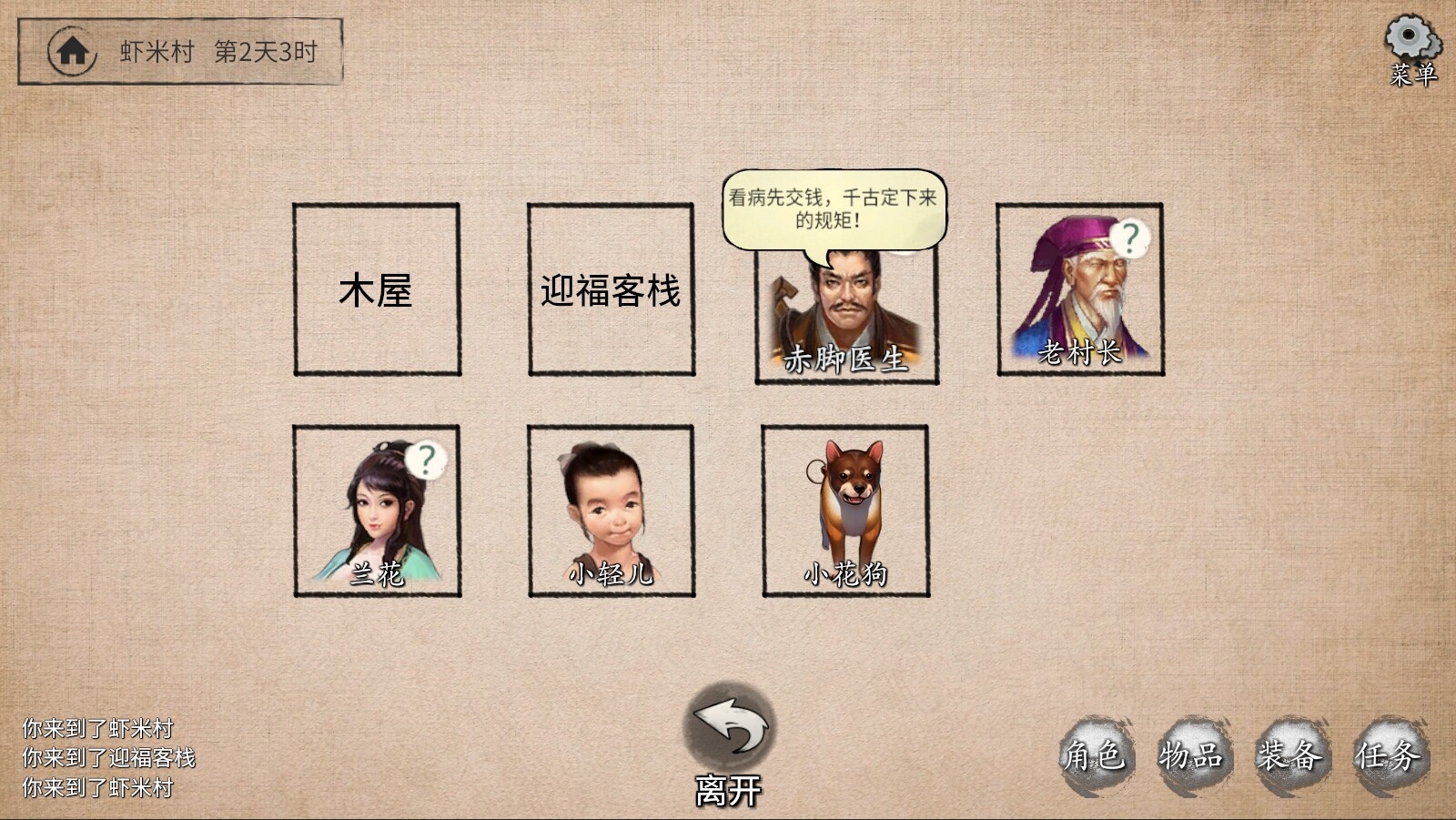Viewport: 1456px width, 820px height.
Task: Enter the 迎福客栈 inn
Action: 610,289
